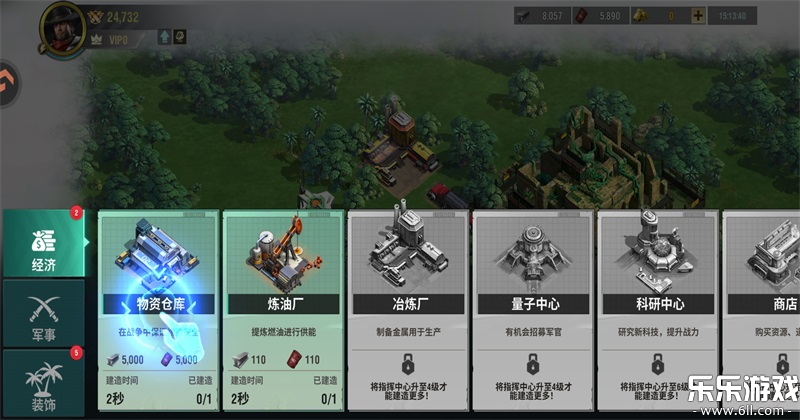Open the 军事 military category tab
Image resolution: width=800 pixels, height=420 pixels.
pos(42,312)
